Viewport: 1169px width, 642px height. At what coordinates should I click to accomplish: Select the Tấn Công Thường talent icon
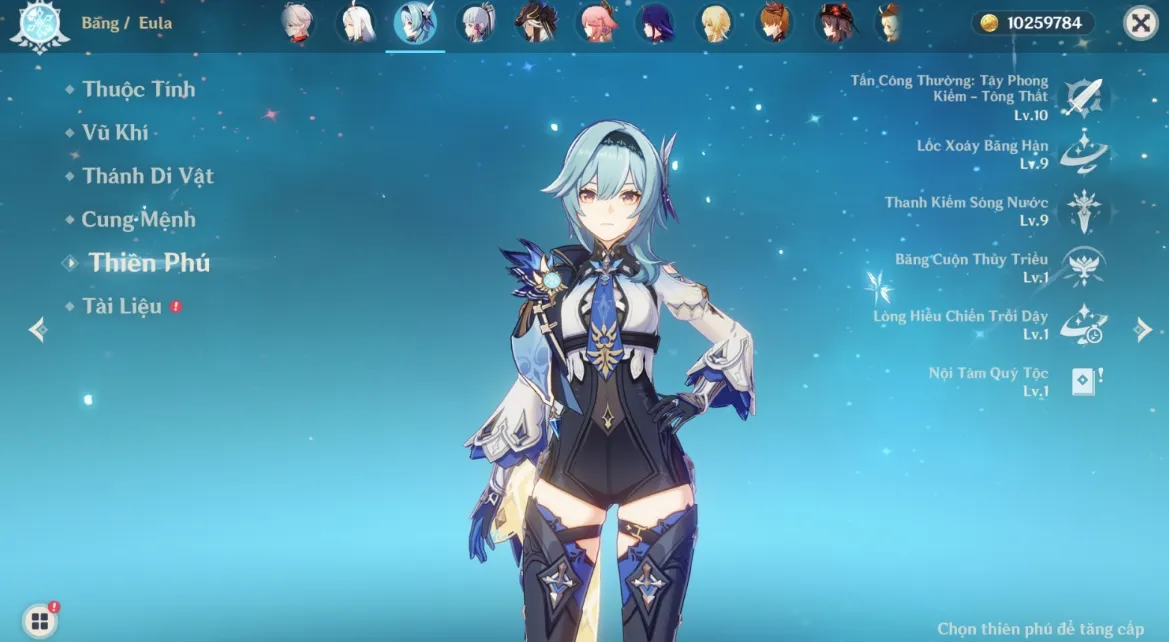coord(1082,98)
